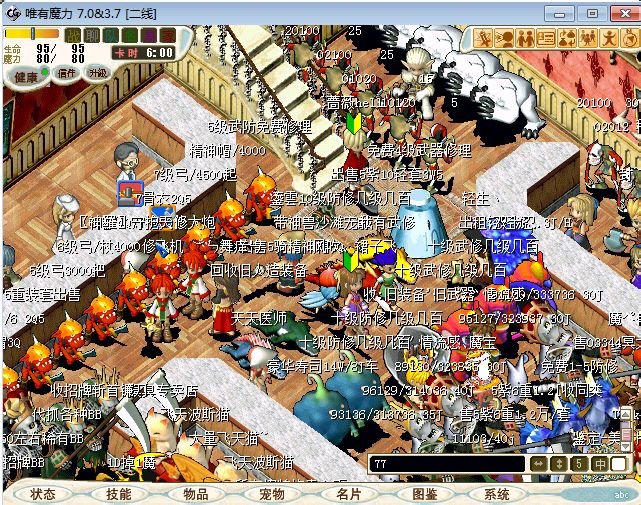Open the 物品 items menu
The image size is (641, 505).
click(196, 494)
